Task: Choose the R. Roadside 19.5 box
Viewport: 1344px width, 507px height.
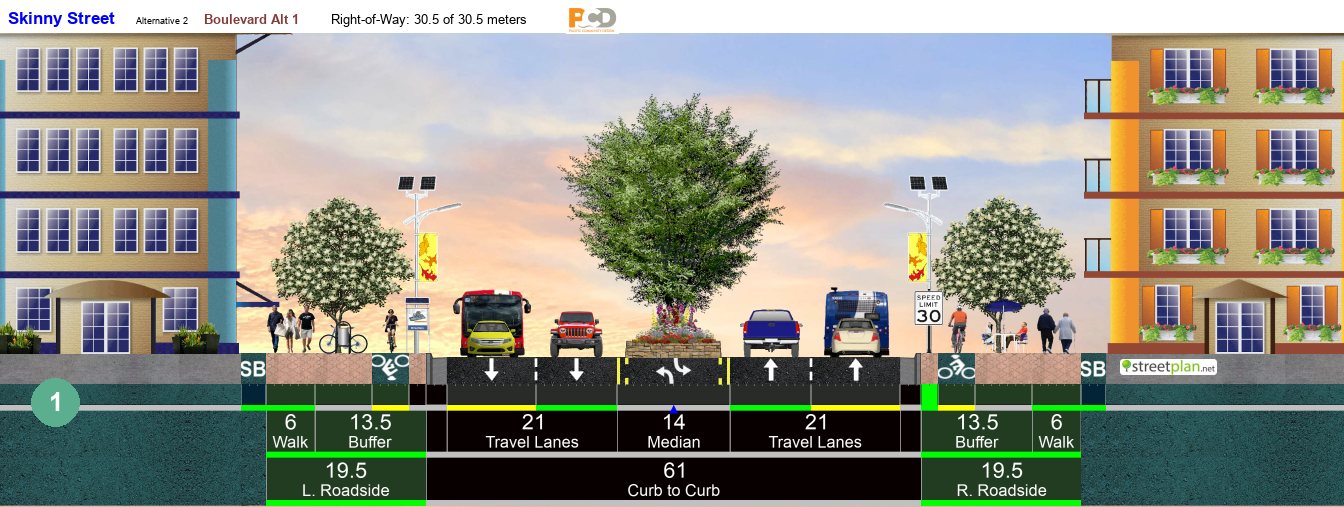Action: [1001, 480]
